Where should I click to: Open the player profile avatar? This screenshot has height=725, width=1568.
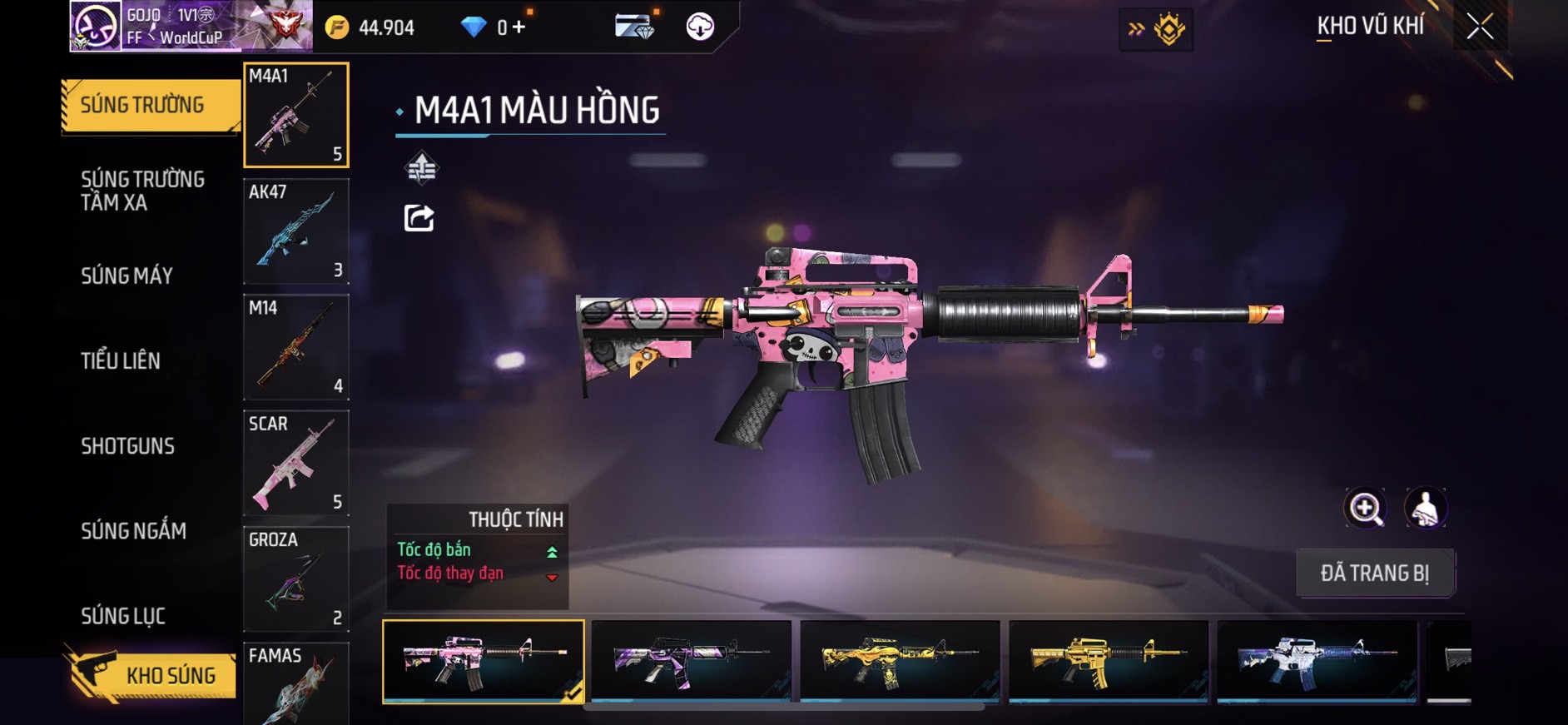coord(95,27)
